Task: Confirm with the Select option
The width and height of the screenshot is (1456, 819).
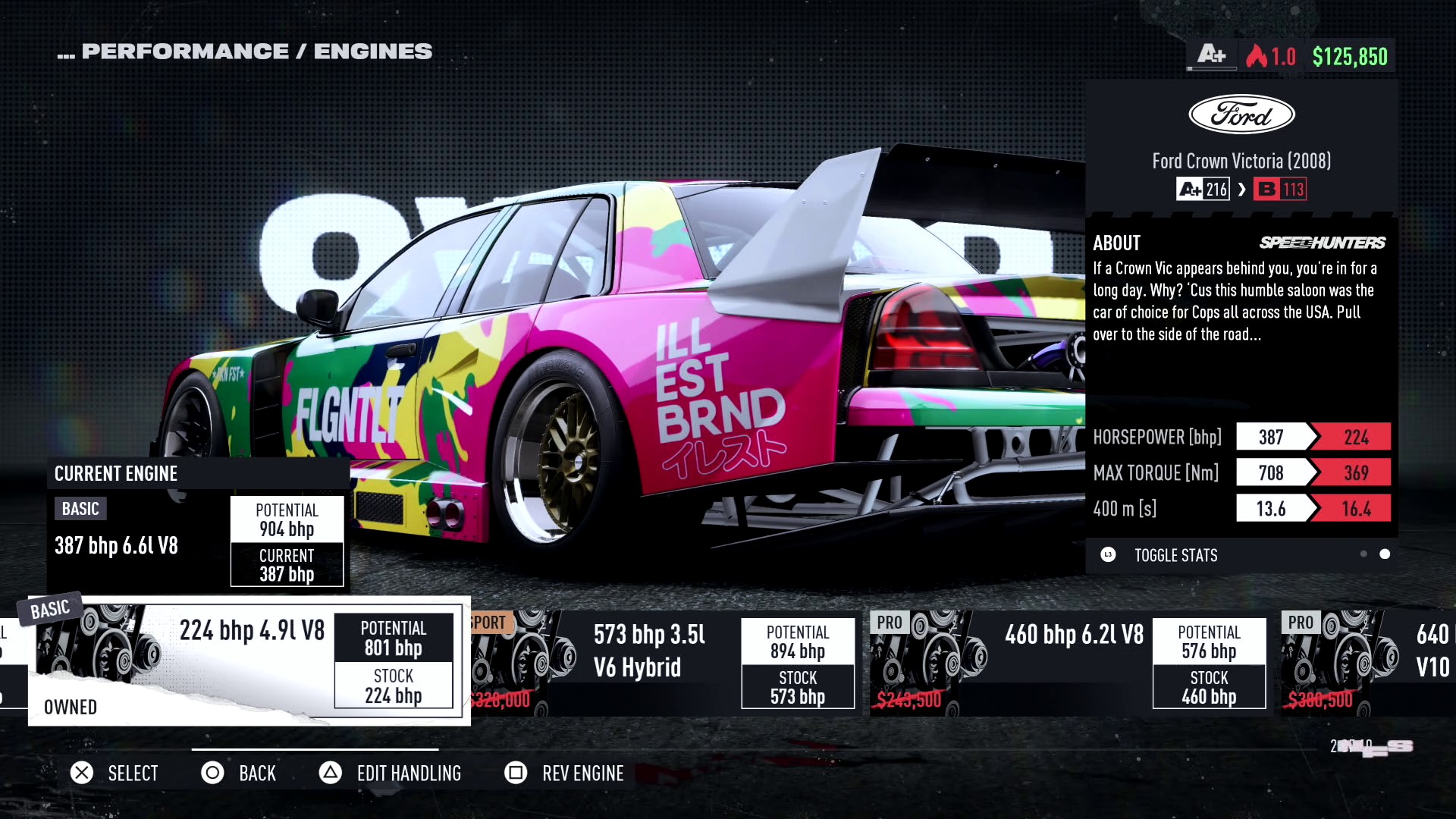Action: (x=115, y=773)
